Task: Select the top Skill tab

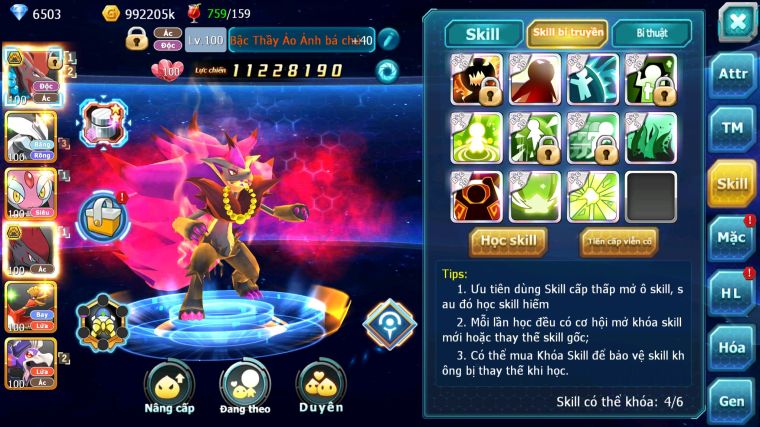Action: coord(483,33)
